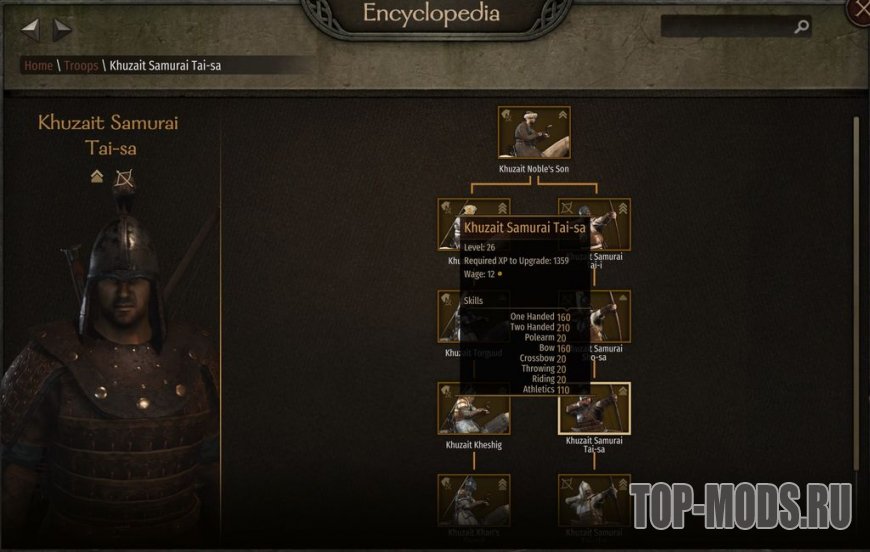The height and width of the screenshot is (552, 870).
Task: Open the mounted troop below Khuzait Kheshig
Action: click(x=473, y=499)
